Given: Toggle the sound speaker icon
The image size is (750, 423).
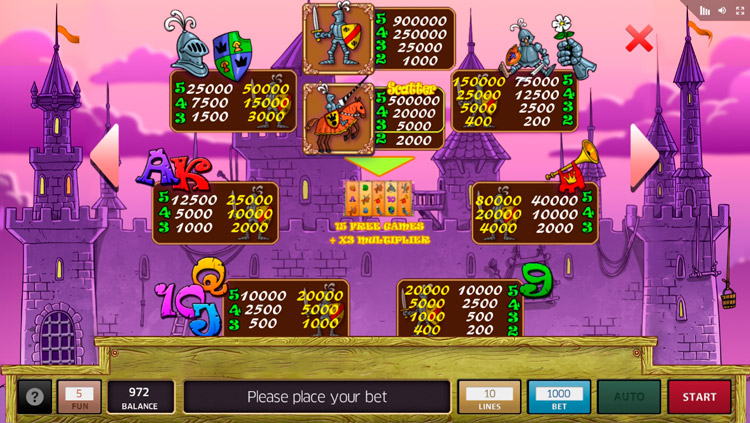Looking at the screenshot, I should pos(722,10).
